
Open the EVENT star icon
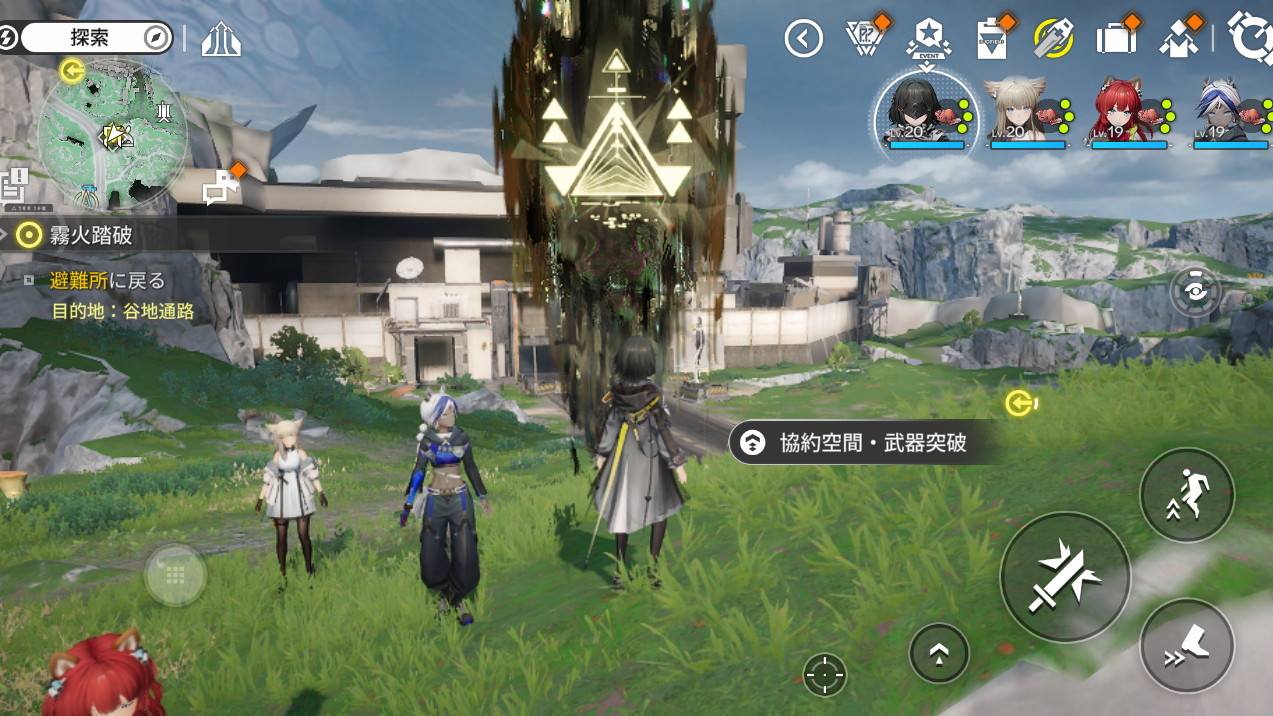(x=927, y=38)
